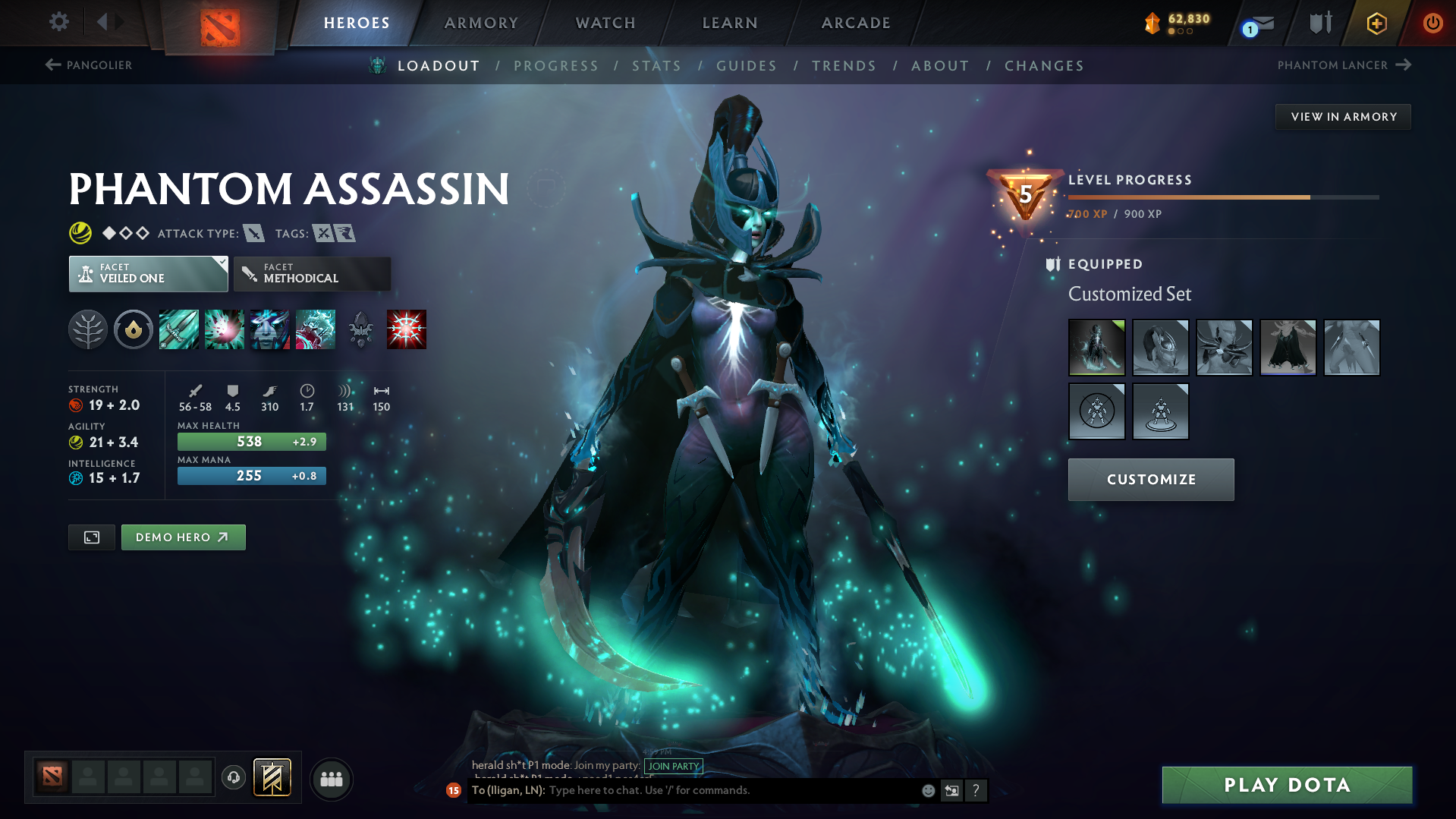Select the Methodical facet
This screenshot has height=819, width=1456.
tap(311, 273)
